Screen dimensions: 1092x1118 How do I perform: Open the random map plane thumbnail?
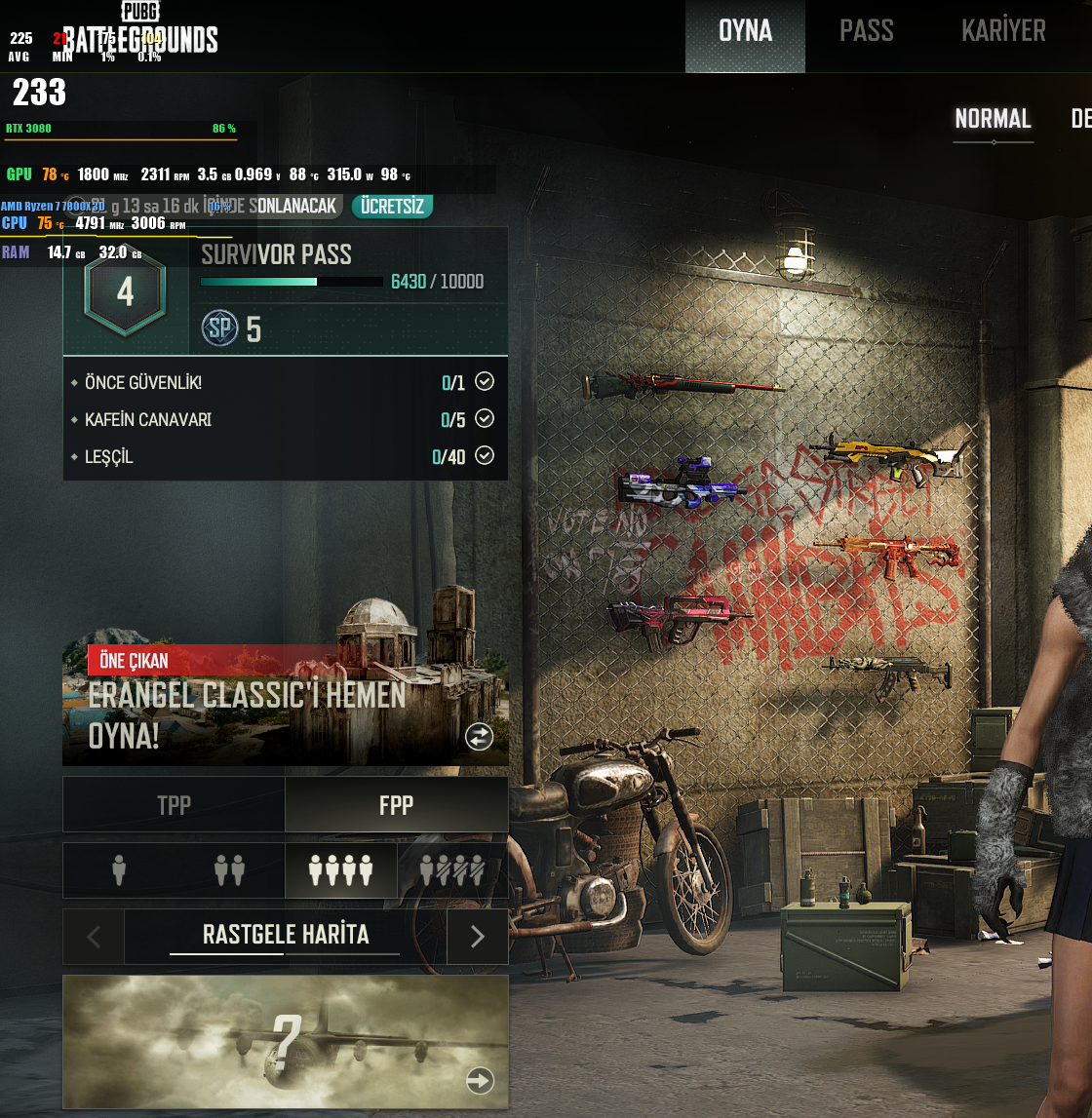point(285,1041)
